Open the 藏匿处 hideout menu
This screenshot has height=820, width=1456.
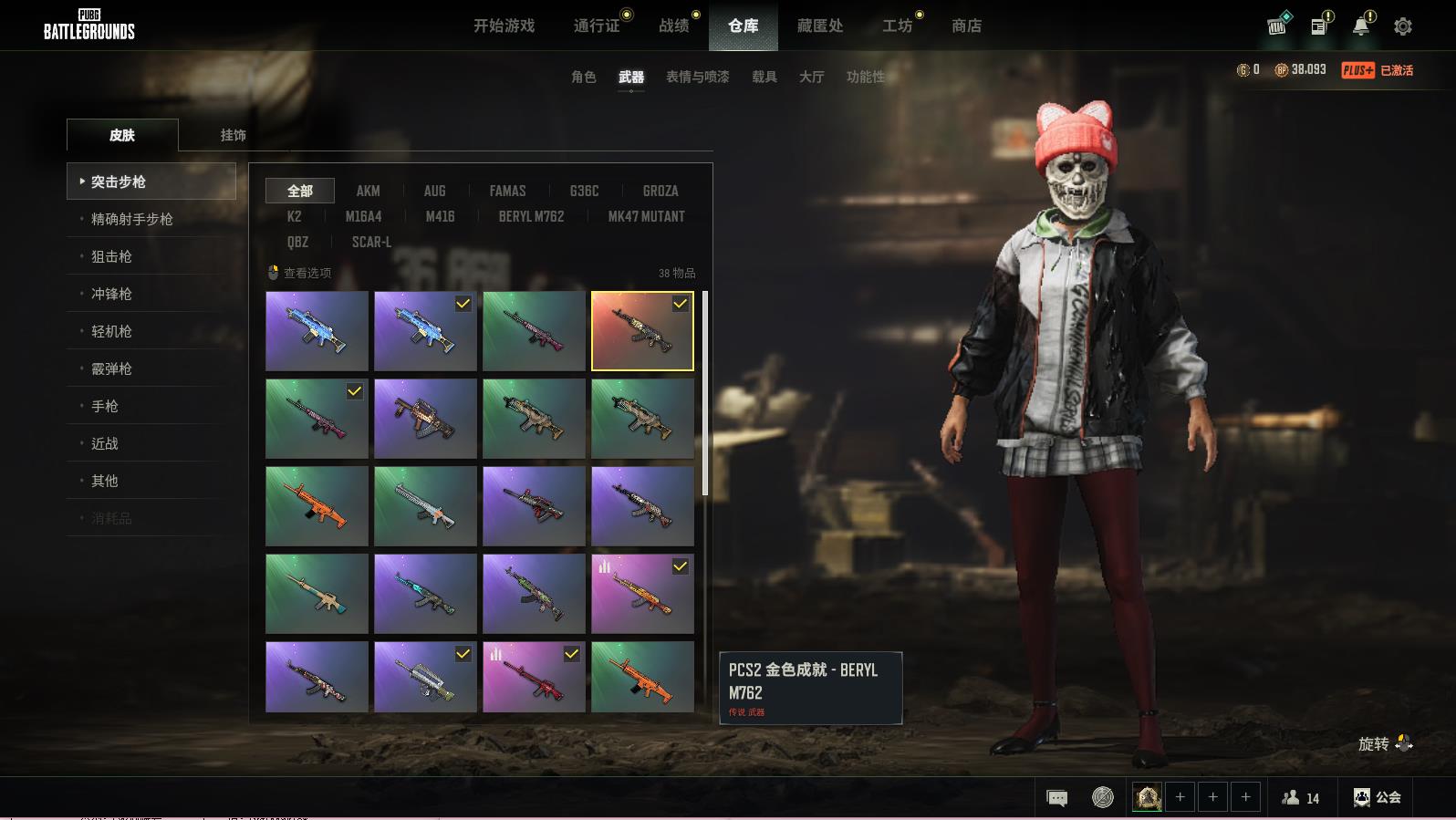click(820, 26)
